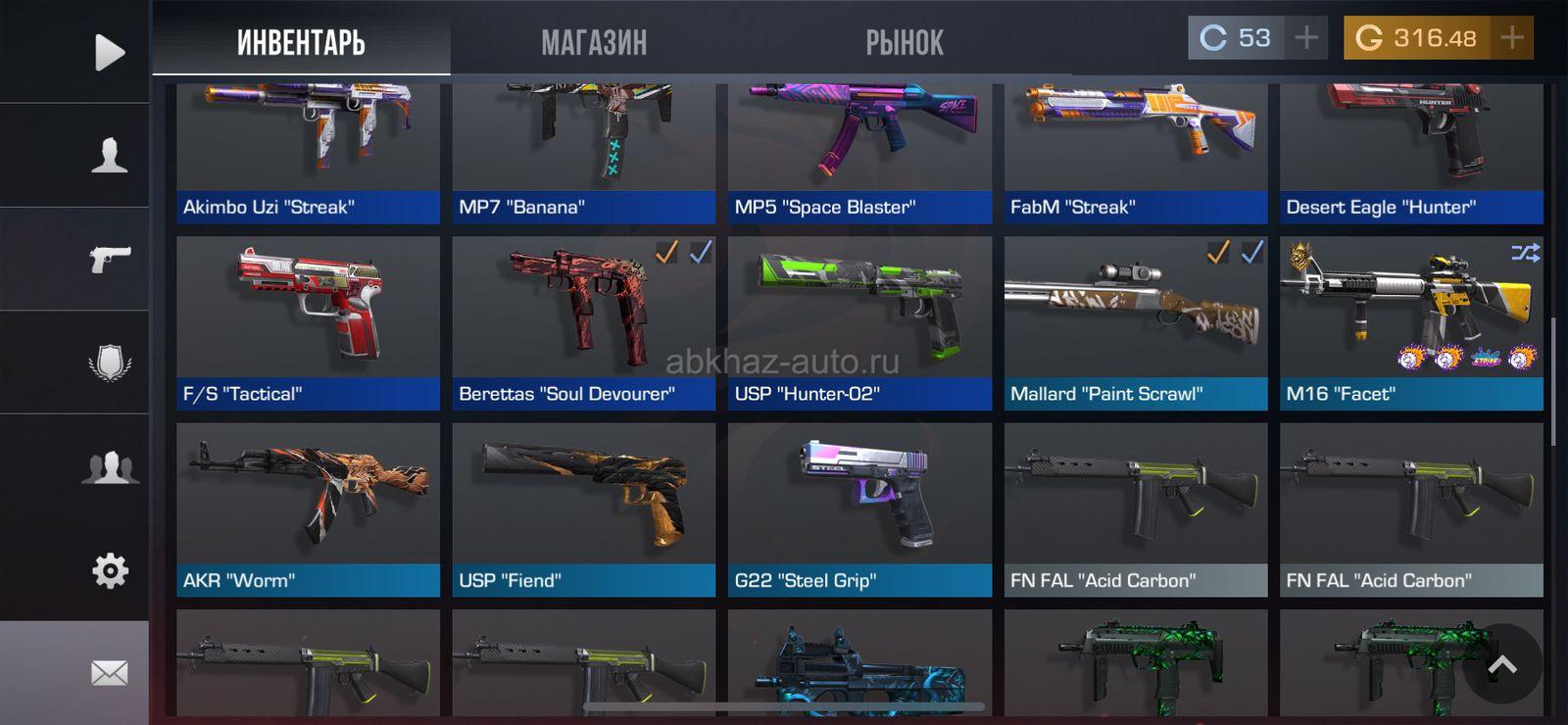Add silver coins with the plus button
This screenshot has width=1568, height=725.
pos(1306,38)
